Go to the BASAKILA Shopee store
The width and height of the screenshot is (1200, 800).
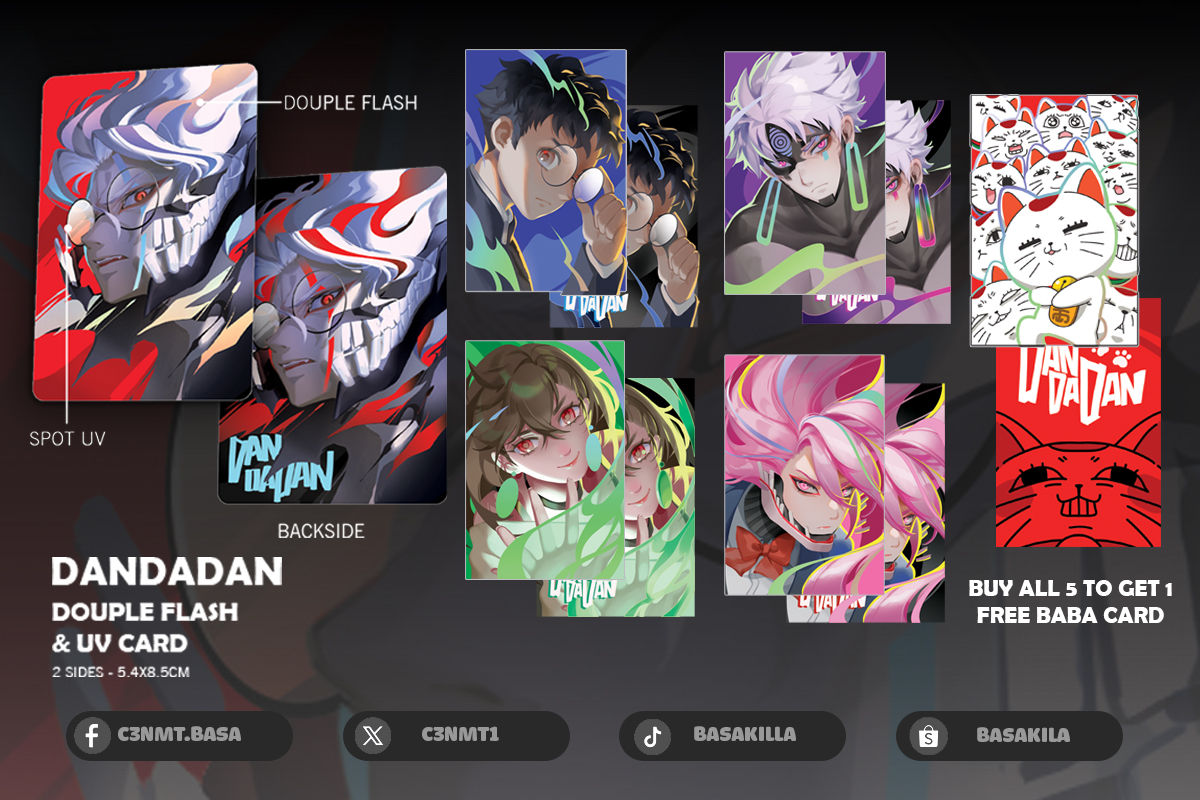(x=1009, y=736)
